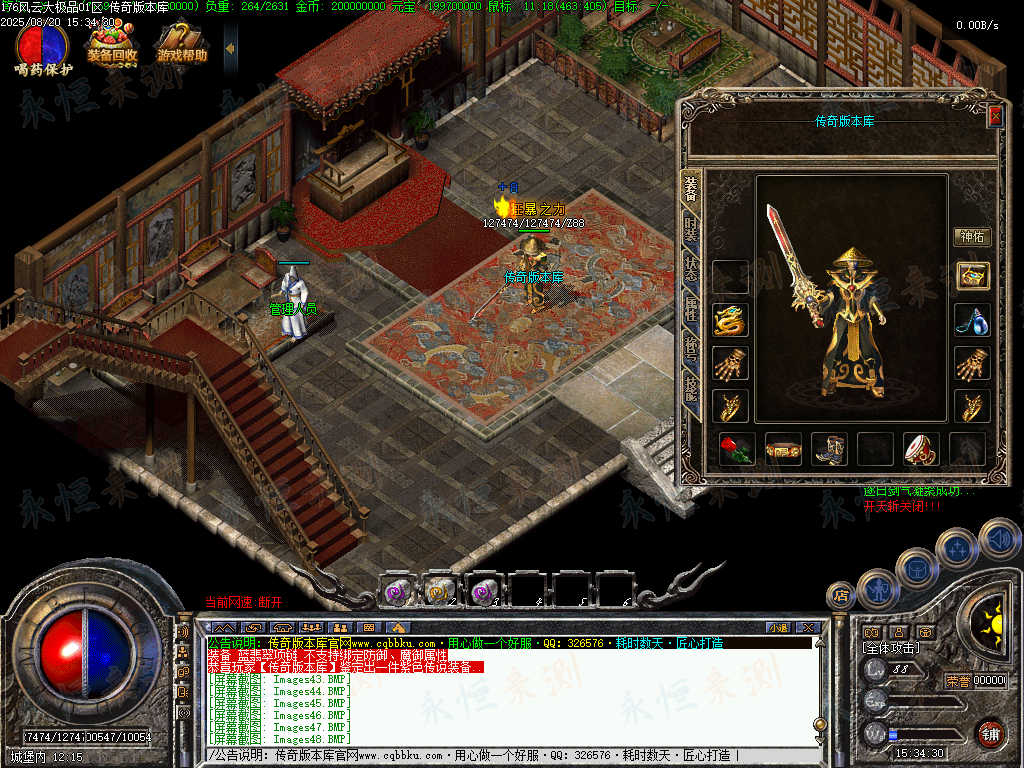Select the blue gem necklace slot
Viewport: 1024px width, 768px height.
click(972, 320)
